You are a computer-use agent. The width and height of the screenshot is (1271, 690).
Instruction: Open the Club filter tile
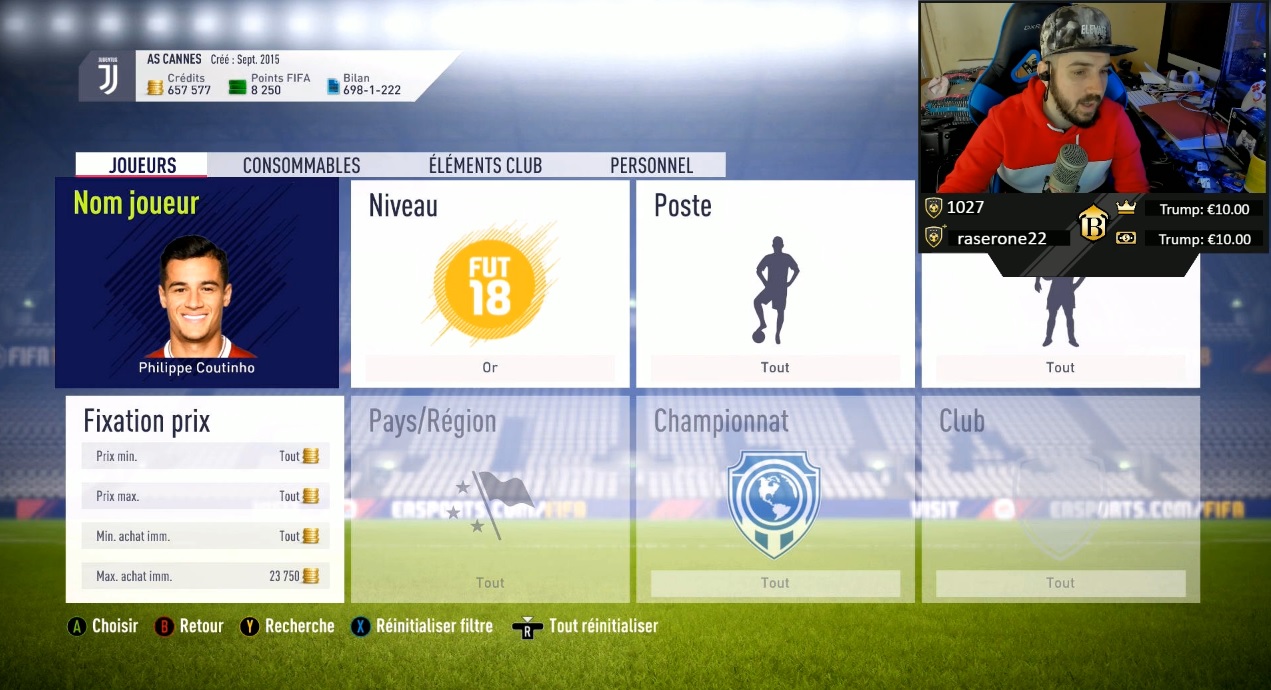tap(1060, 499)
